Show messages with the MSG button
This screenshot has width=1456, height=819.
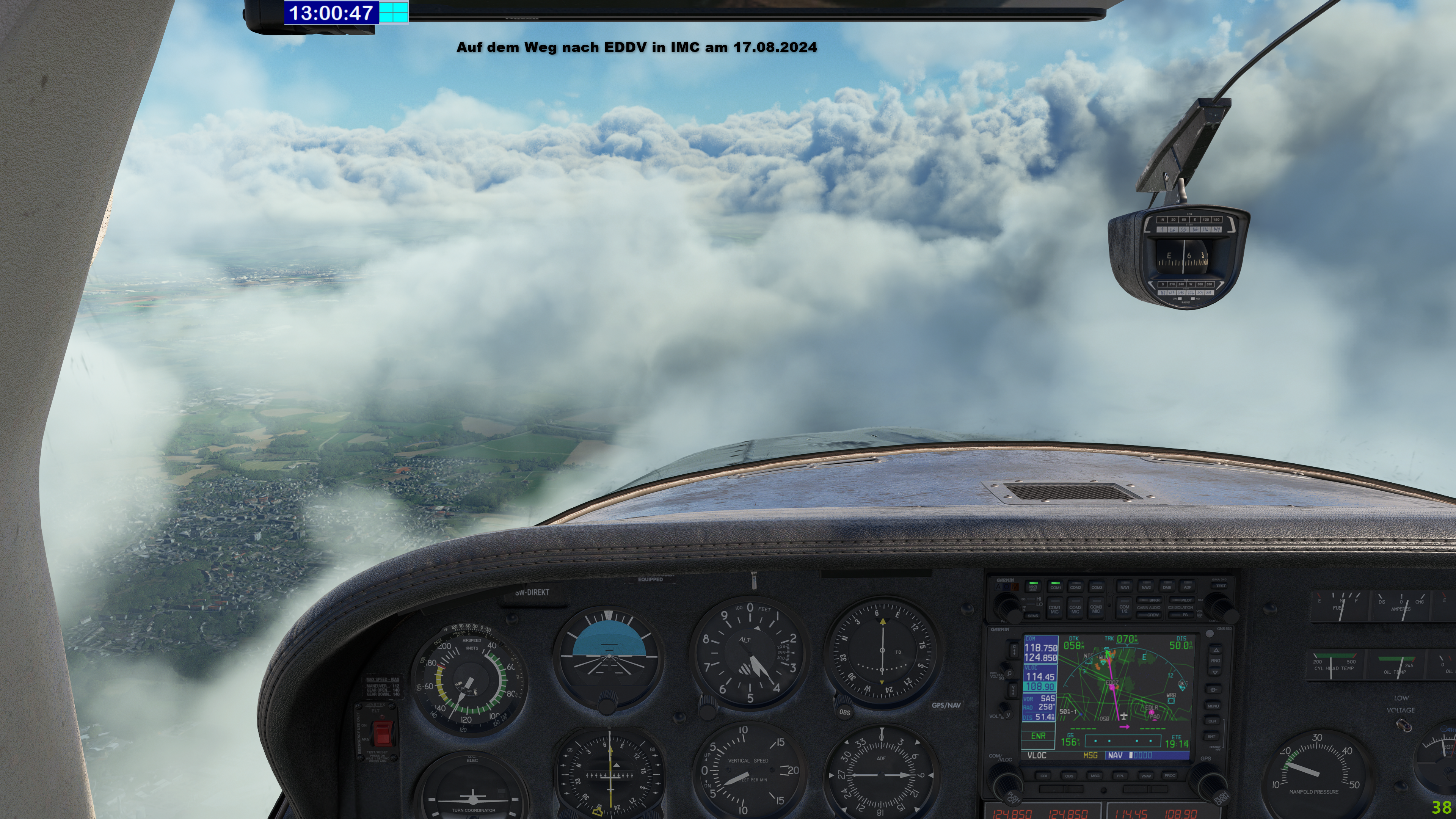pyautogui.click(x=1095, y=776)
